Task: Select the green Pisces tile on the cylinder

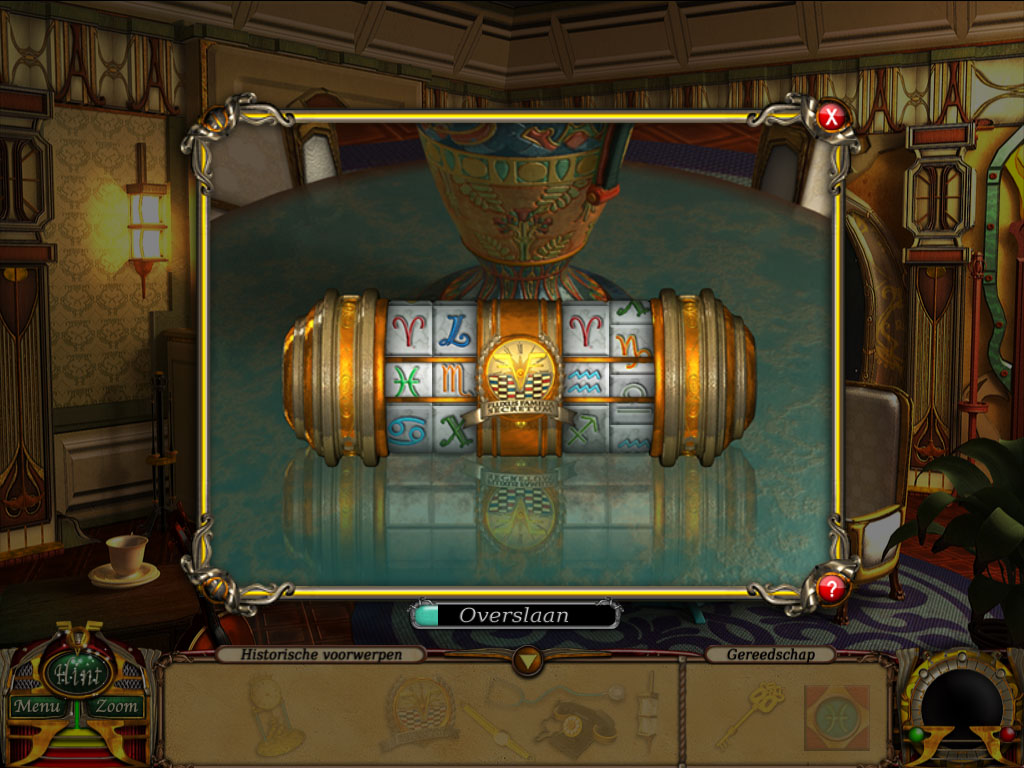Action: [408, 381]
